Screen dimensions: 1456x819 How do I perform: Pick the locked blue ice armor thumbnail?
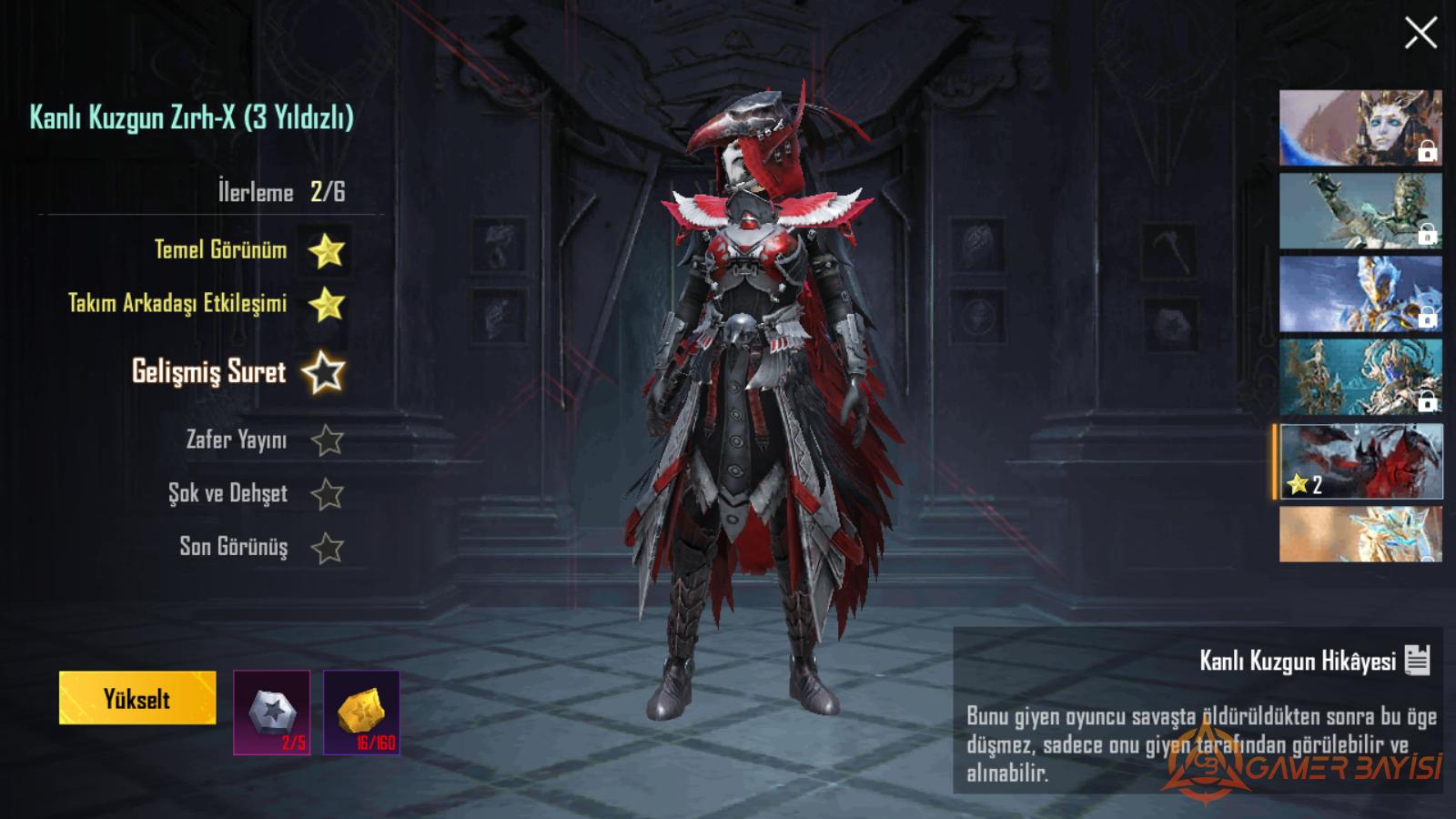click(1360, 294)
